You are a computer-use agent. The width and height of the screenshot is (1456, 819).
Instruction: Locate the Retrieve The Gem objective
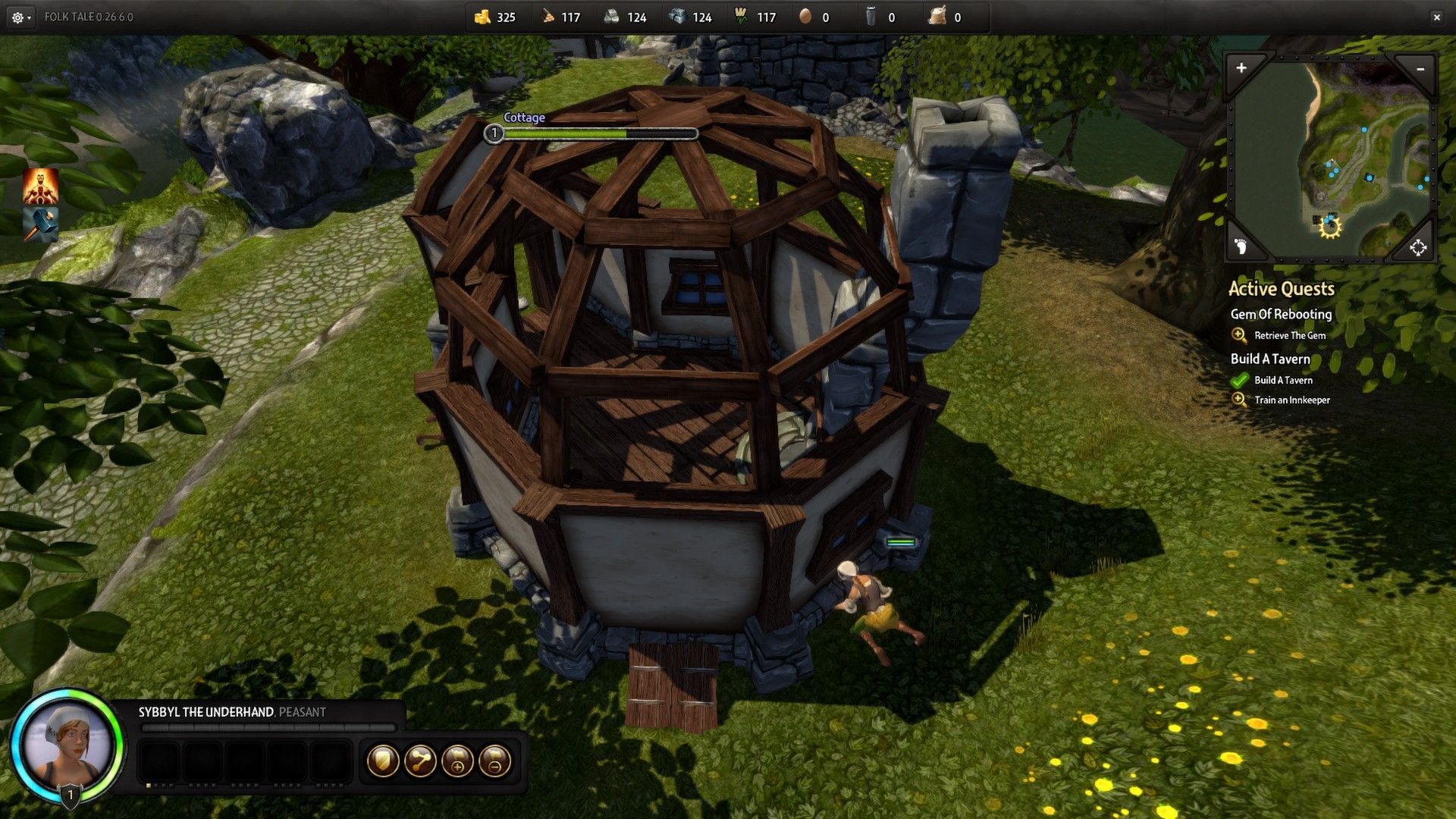pyautogui.click(x=1289, y=335)
